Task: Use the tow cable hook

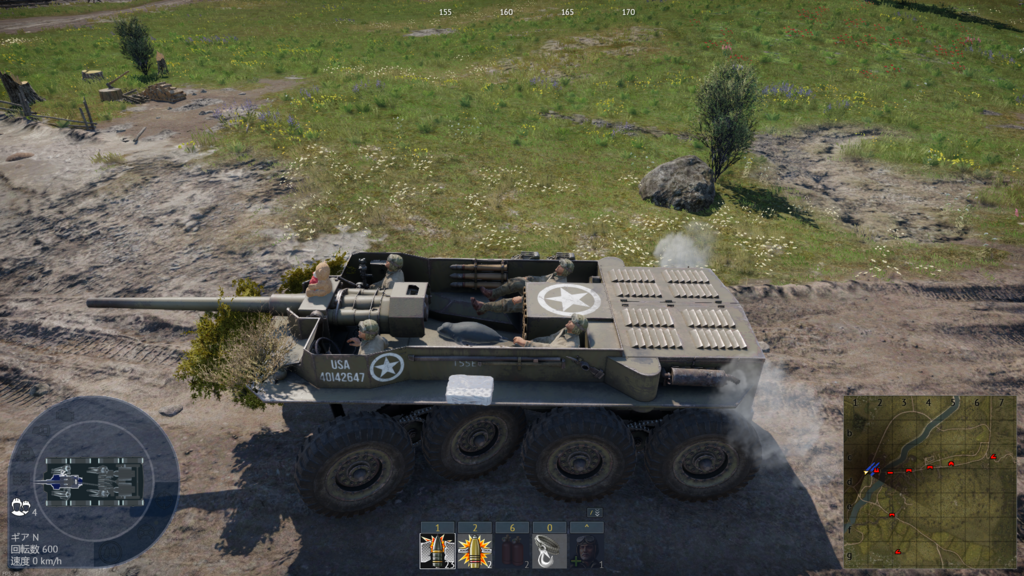Action: coord(549,550)
